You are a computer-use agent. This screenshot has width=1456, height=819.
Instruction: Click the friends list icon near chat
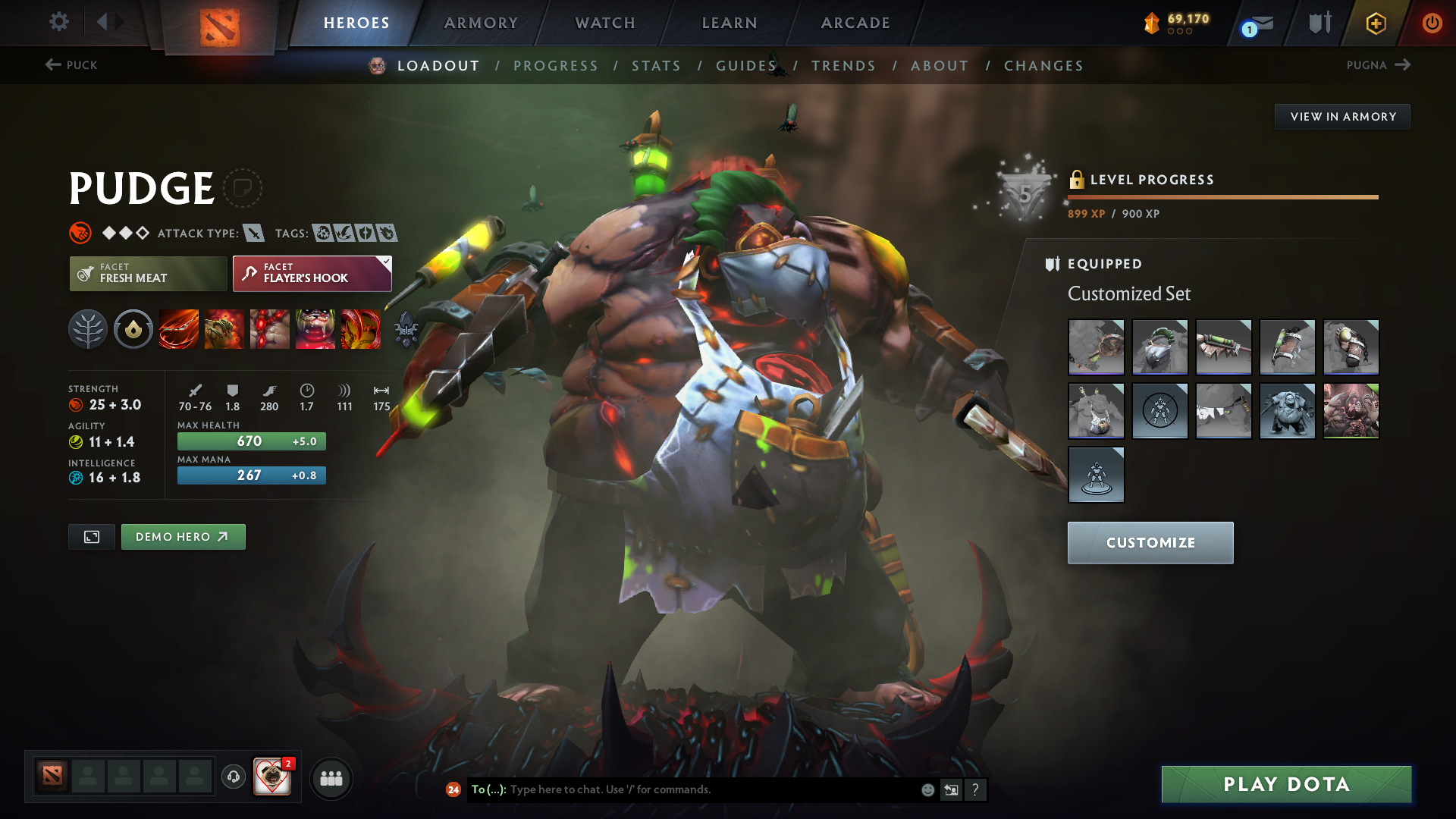331,777
